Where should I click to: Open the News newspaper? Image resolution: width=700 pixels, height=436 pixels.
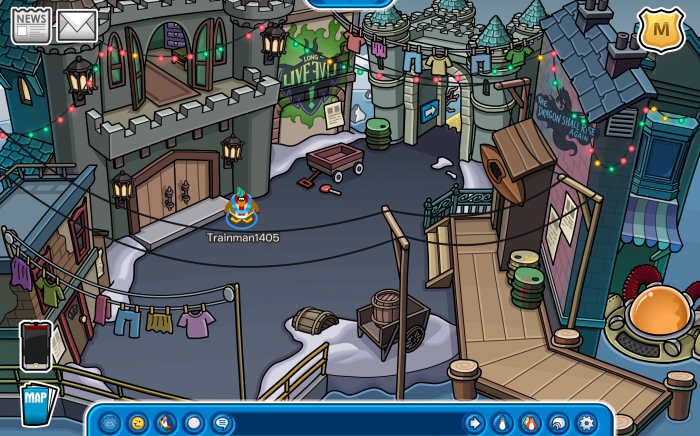31,26
